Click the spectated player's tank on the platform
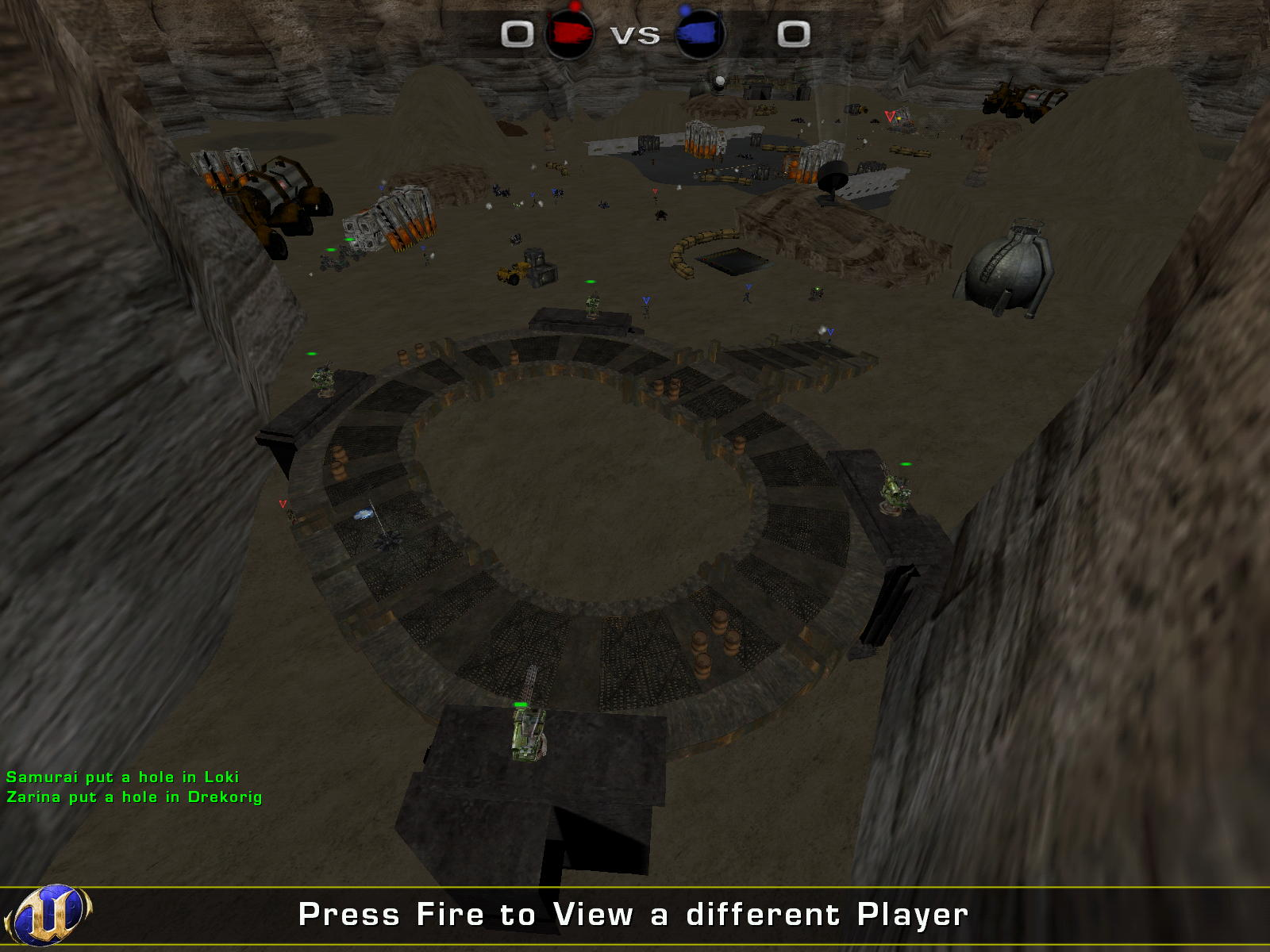The image size is (1270, 952). 526,738
